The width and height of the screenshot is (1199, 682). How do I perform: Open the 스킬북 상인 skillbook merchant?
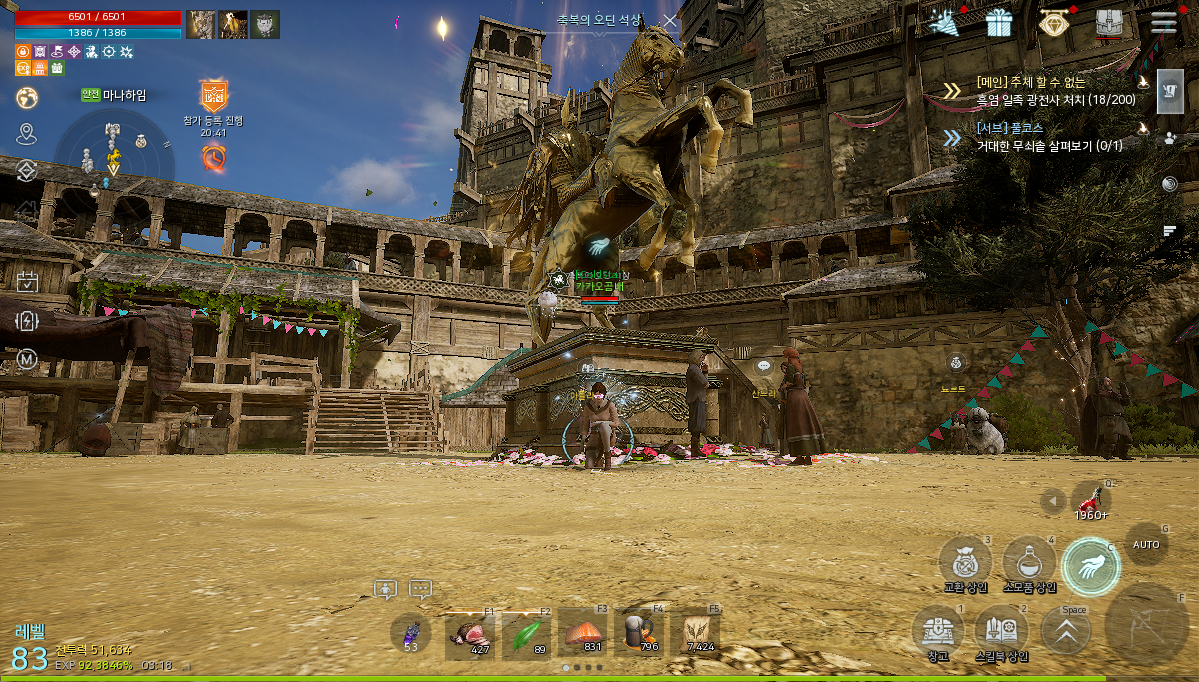[x=1001, y=630]
